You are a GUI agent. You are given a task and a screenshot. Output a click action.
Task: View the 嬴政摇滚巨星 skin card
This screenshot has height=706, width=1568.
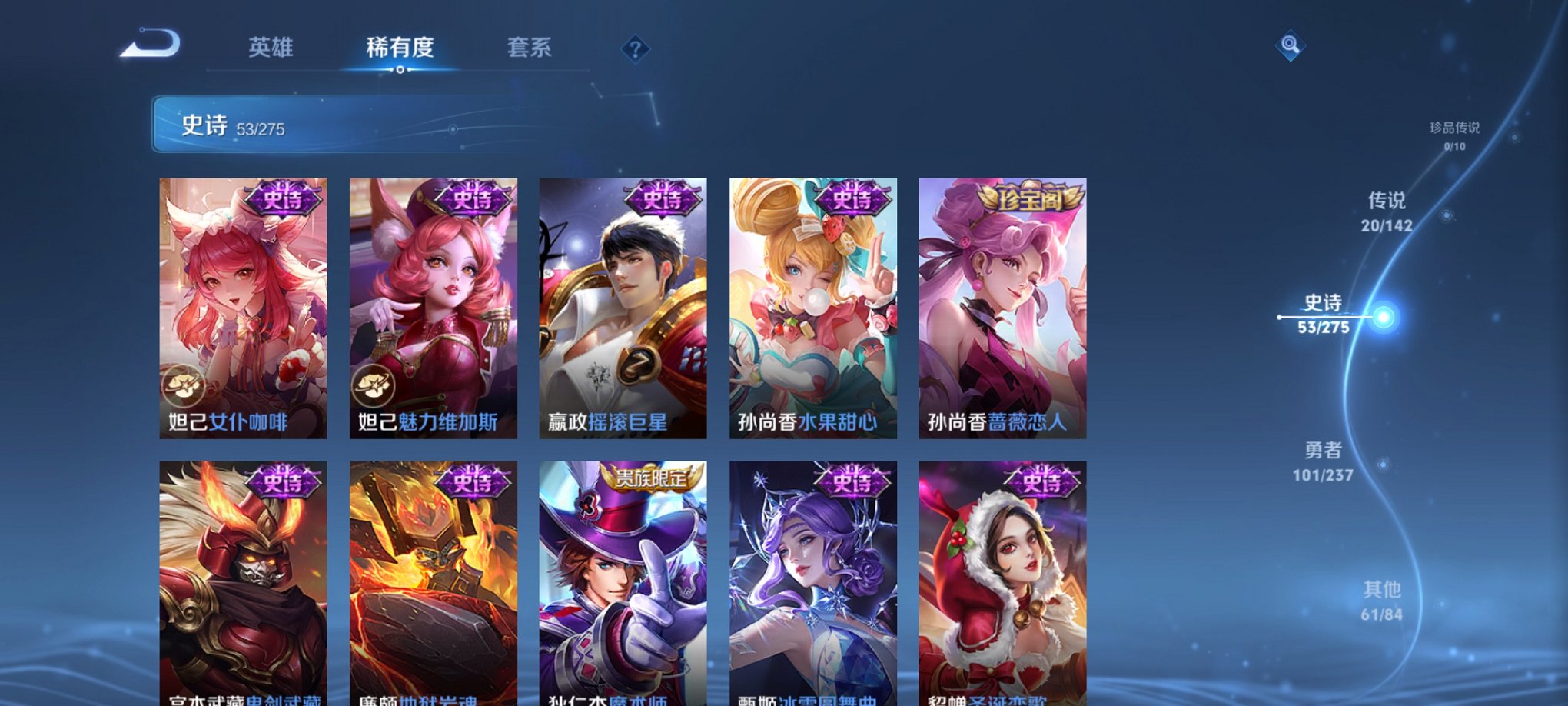coord(623,308)
